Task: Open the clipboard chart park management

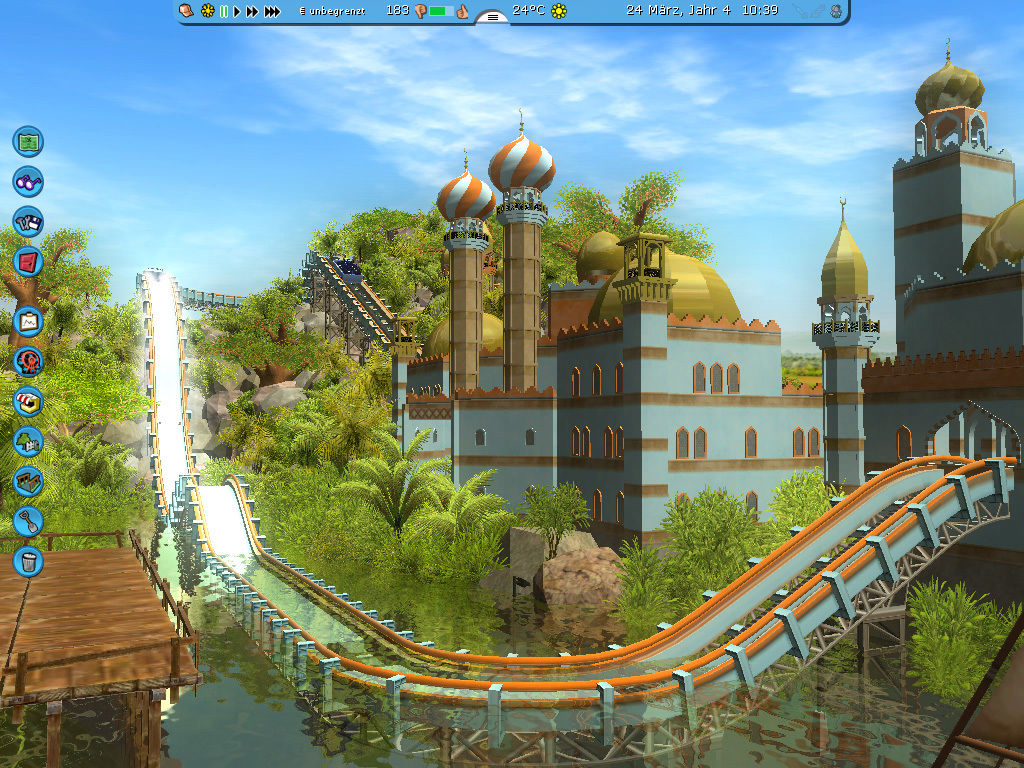Action: (28, 321)
